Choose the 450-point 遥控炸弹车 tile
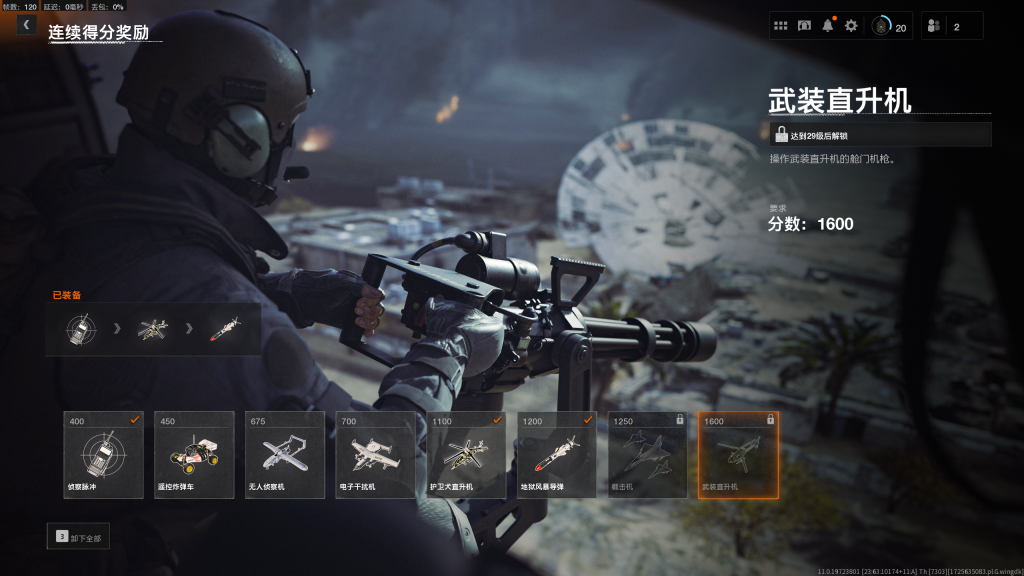This screenshot has width=1024, height=576. (194, 455)
